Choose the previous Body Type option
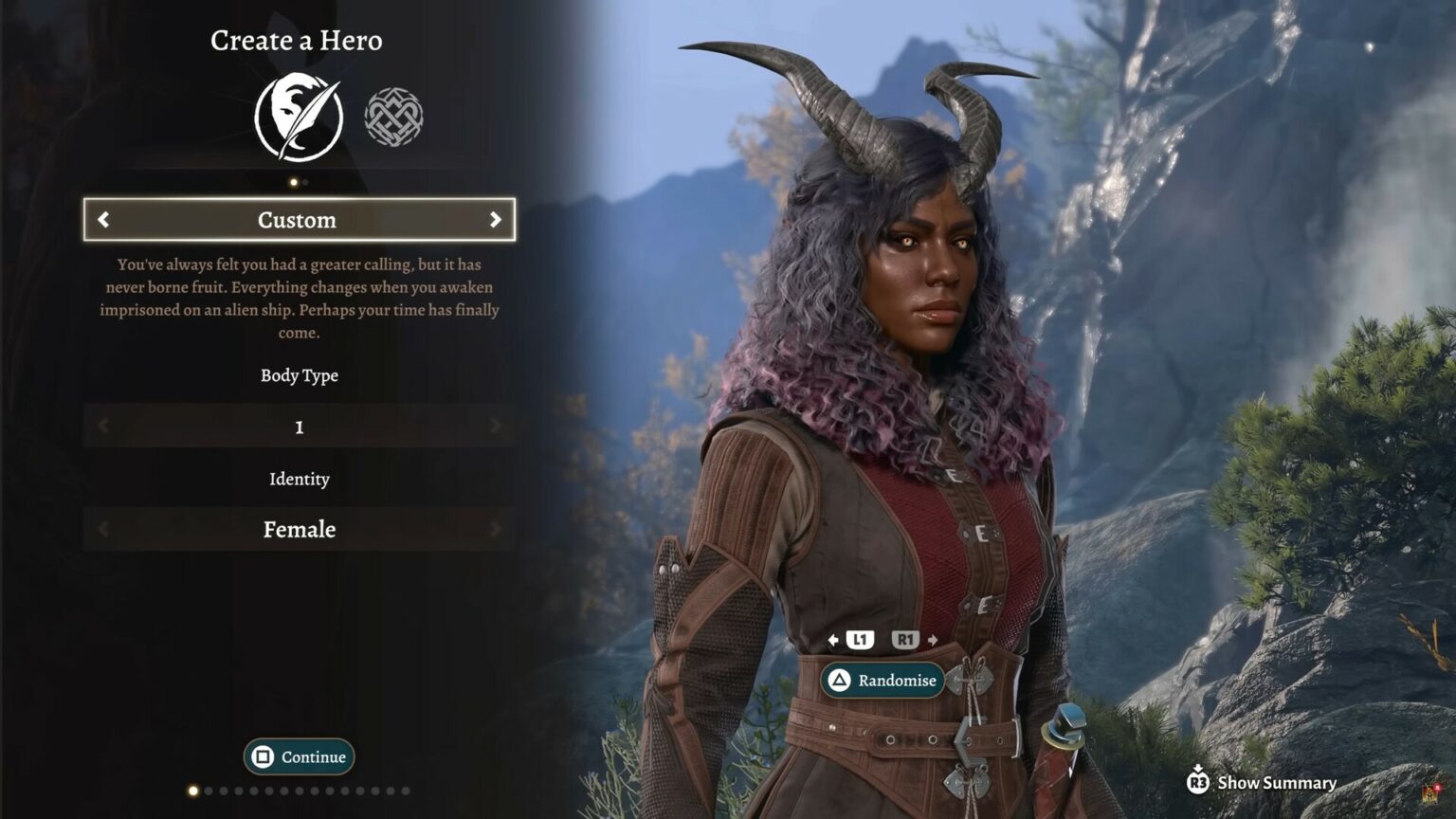The image size is (1456, 819). click(103, 427)
